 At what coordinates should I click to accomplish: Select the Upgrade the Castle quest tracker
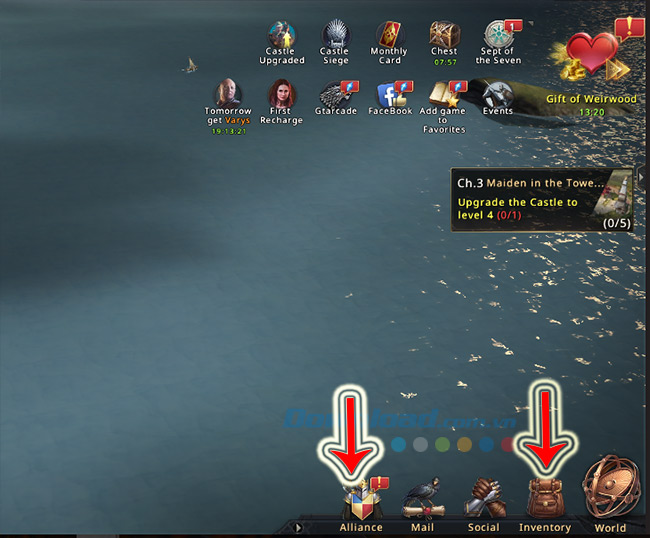click(x=541, y=200)
